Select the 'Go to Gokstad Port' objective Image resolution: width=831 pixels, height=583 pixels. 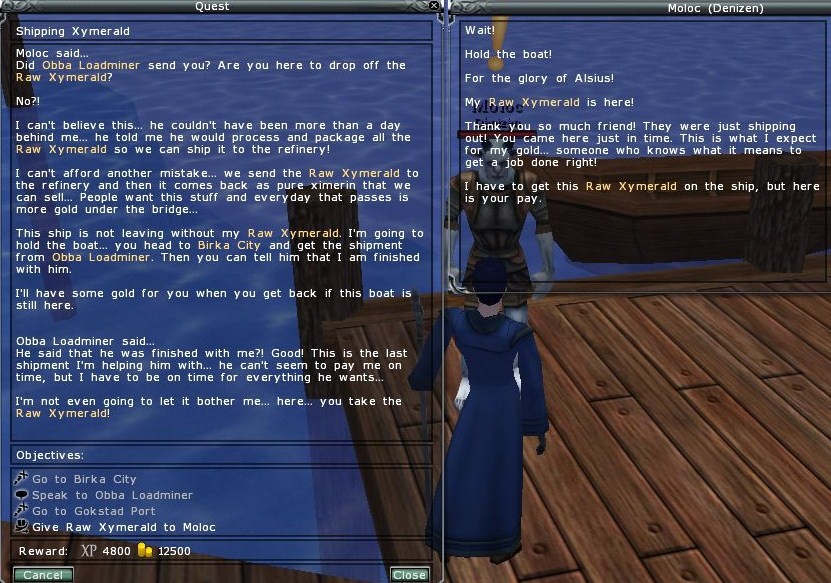(93, 511)
